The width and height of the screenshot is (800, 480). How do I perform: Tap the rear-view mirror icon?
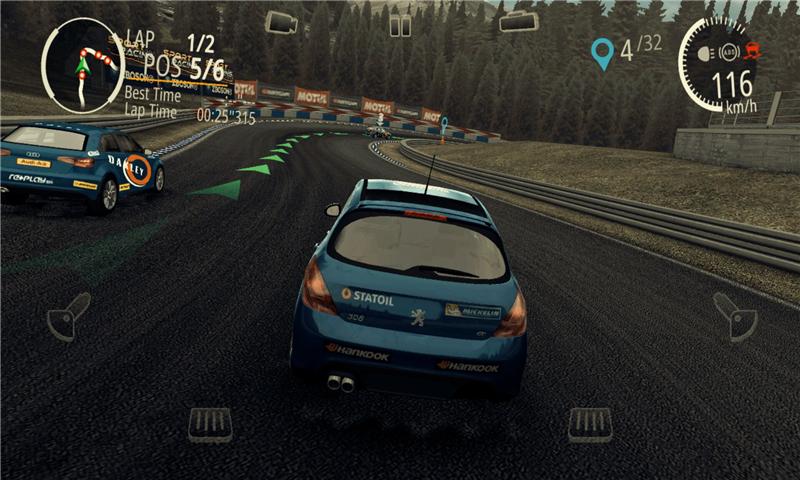coord(519,21)
